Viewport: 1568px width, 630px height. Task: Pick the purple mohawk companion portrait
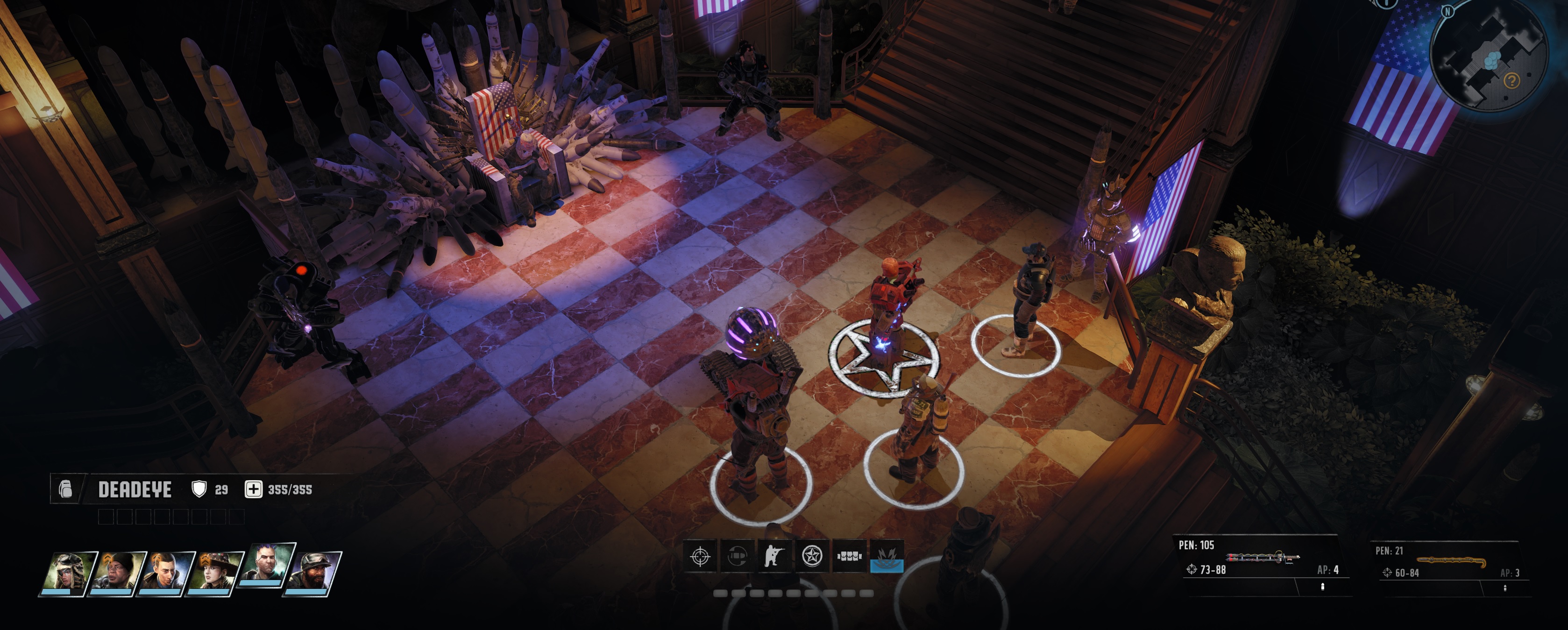click(268, 566)
